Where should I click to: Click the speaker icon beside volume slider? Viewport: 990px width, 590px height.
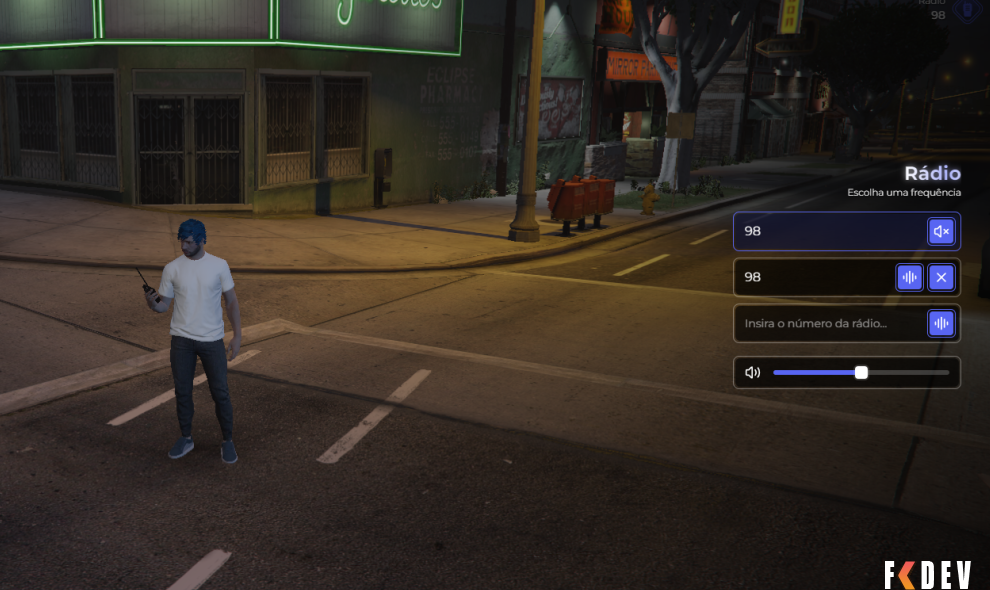753,373
